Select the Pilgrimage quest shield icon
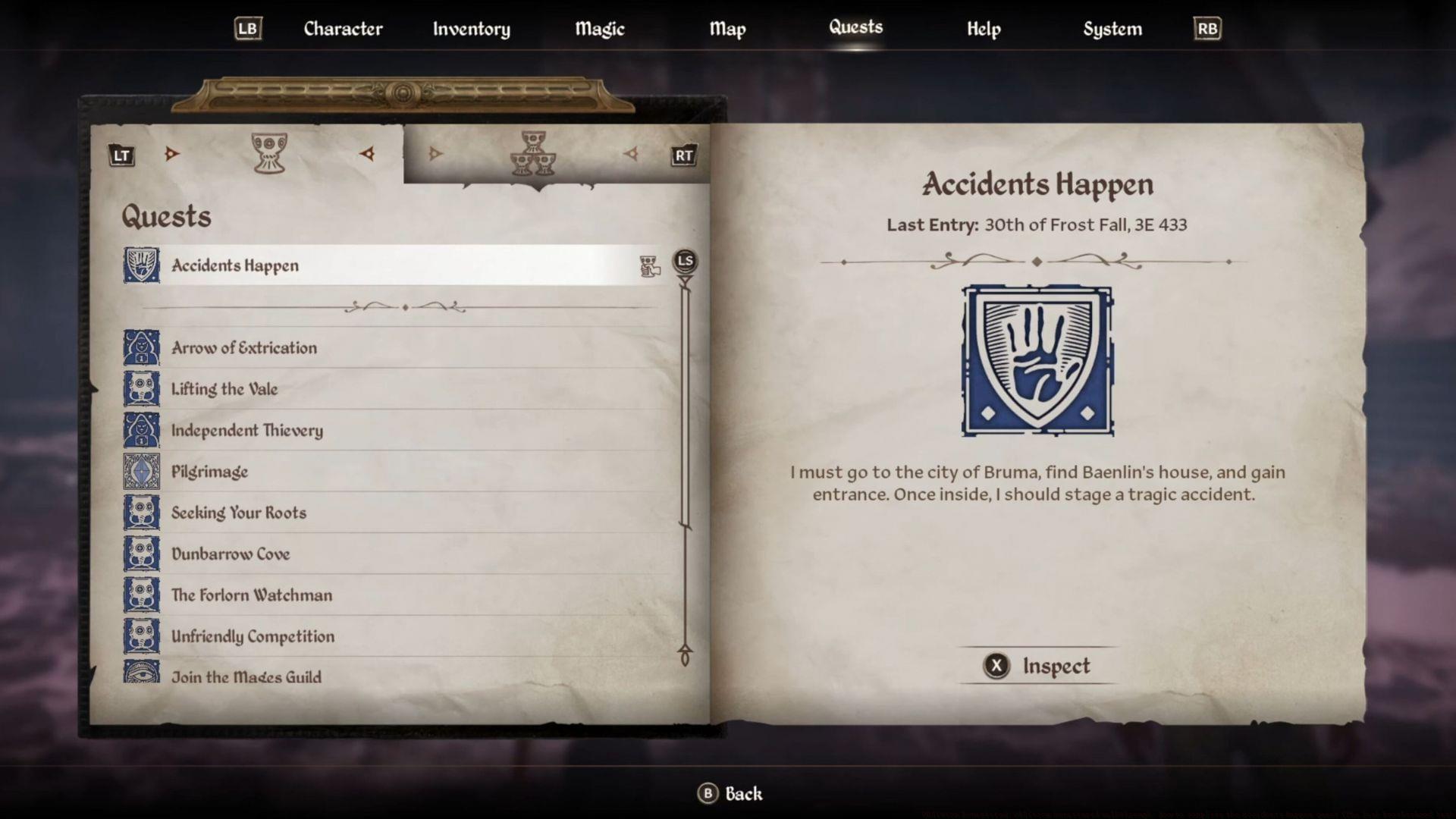 tap(141, 471)
